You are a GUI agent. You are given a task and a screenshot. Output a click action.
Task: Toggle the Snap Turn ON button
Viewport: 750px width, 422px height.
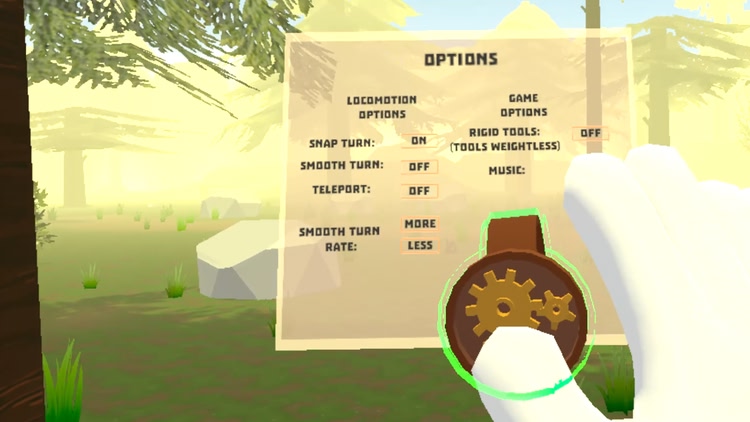[x=419, y=142]
